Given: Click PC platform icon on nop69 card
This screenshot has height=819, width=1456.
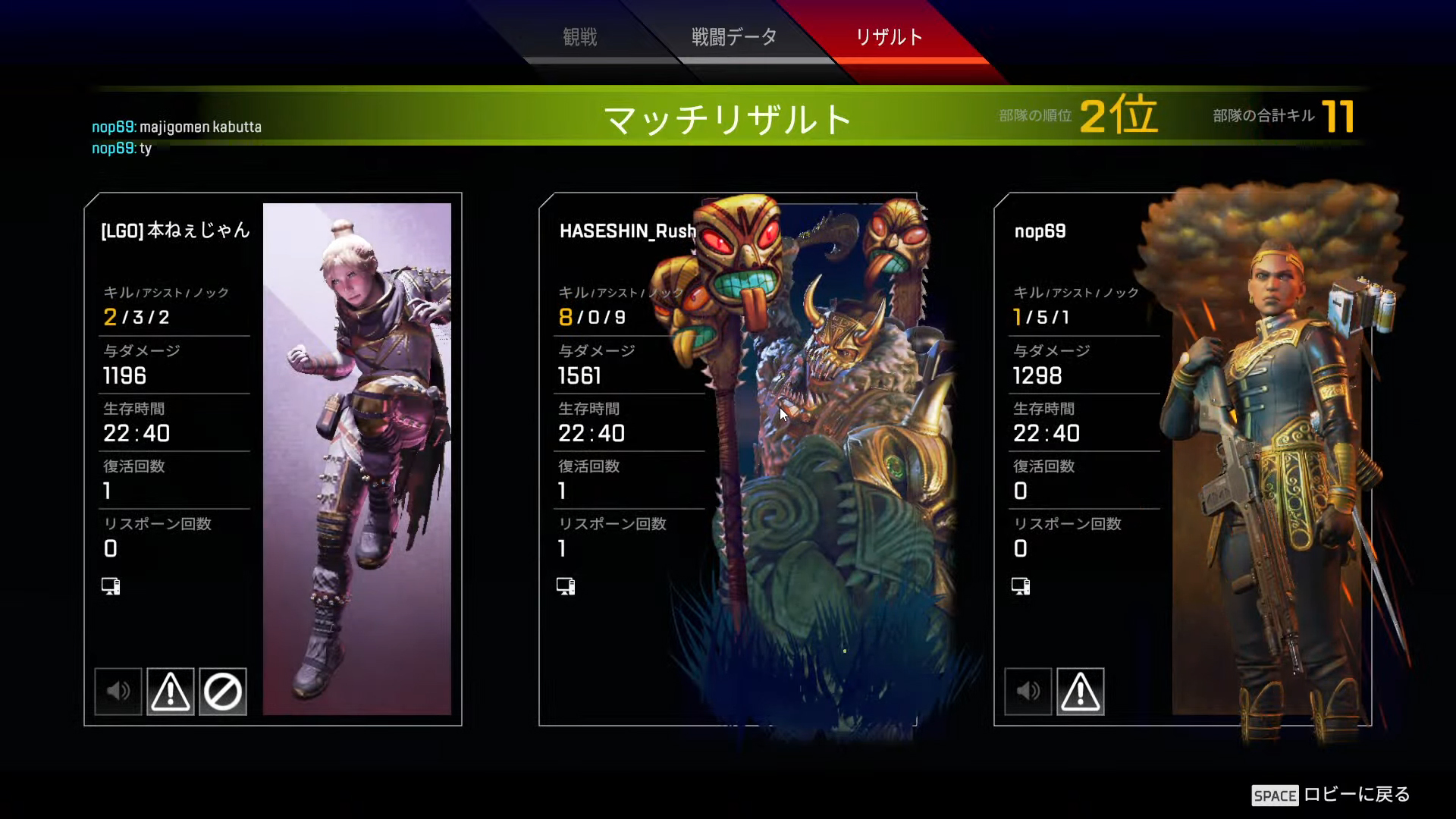Looking at the screenshot, I should coord(1021,585).
